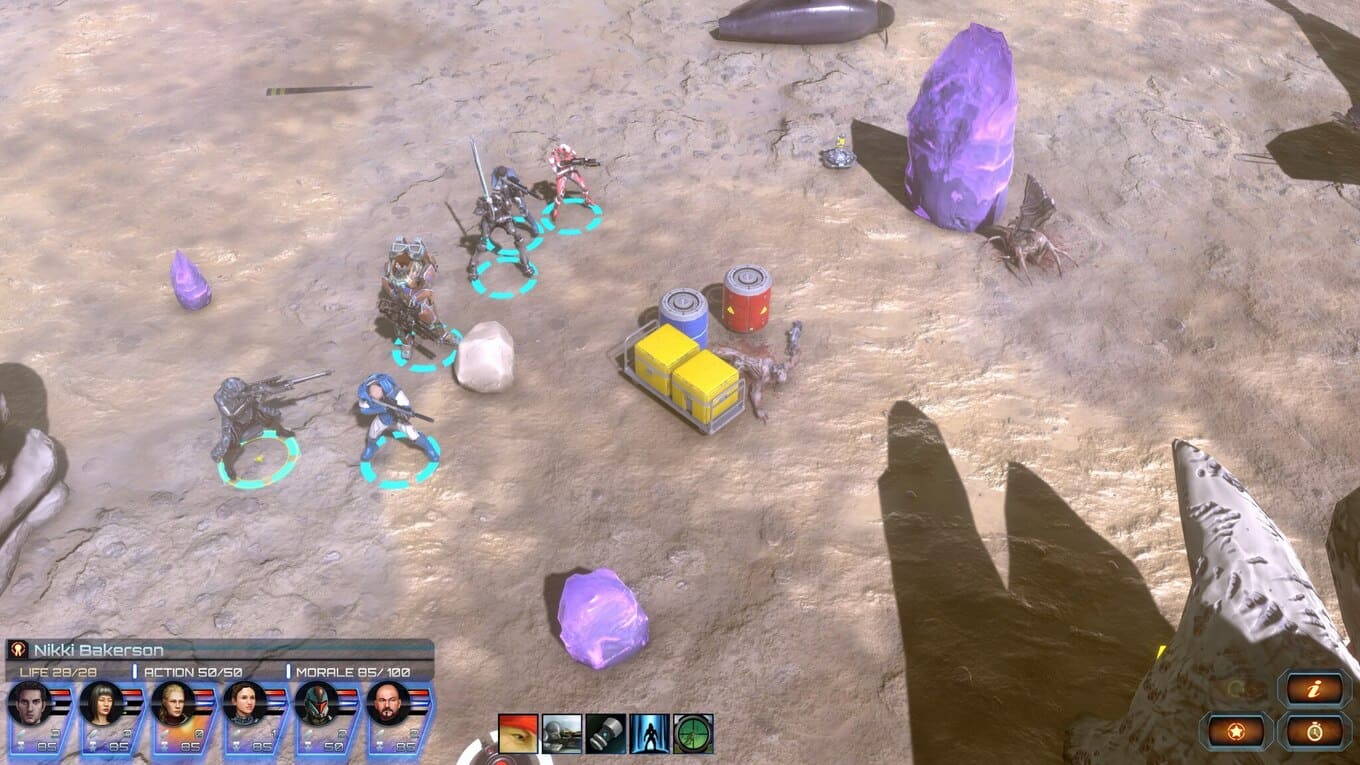Click the stopwatch end-turn button
The height and width of the screenshot is (765, 1360).
click(x=1315, y=731)
